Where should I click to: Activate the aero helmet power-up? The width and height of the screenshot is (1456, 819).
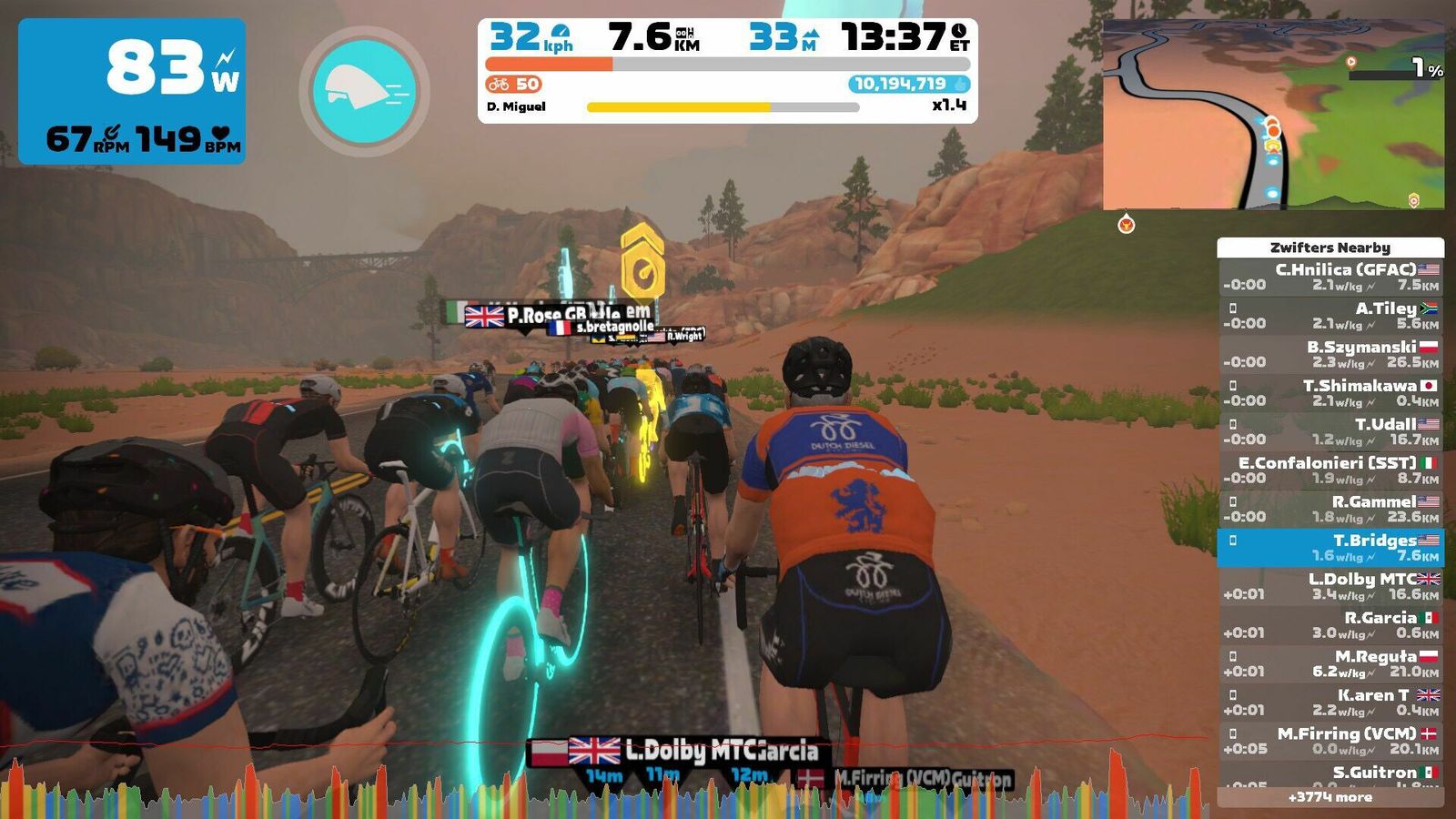tap(364, 91)
